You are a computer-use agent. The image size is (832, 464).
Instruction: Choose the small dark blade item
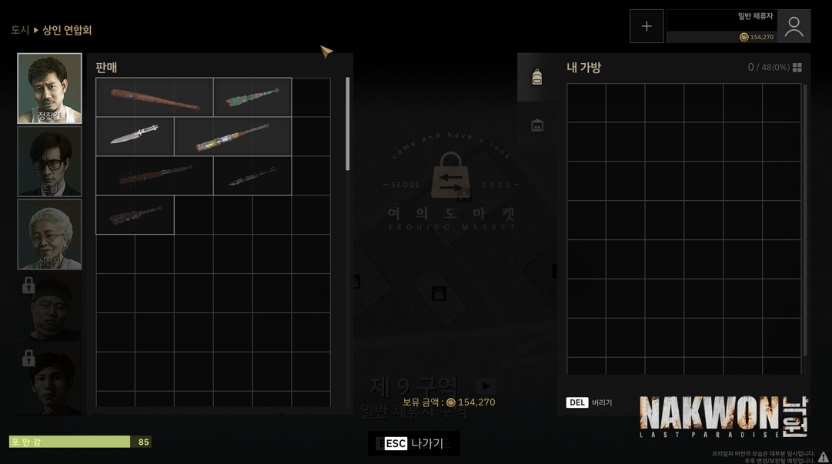252,175
